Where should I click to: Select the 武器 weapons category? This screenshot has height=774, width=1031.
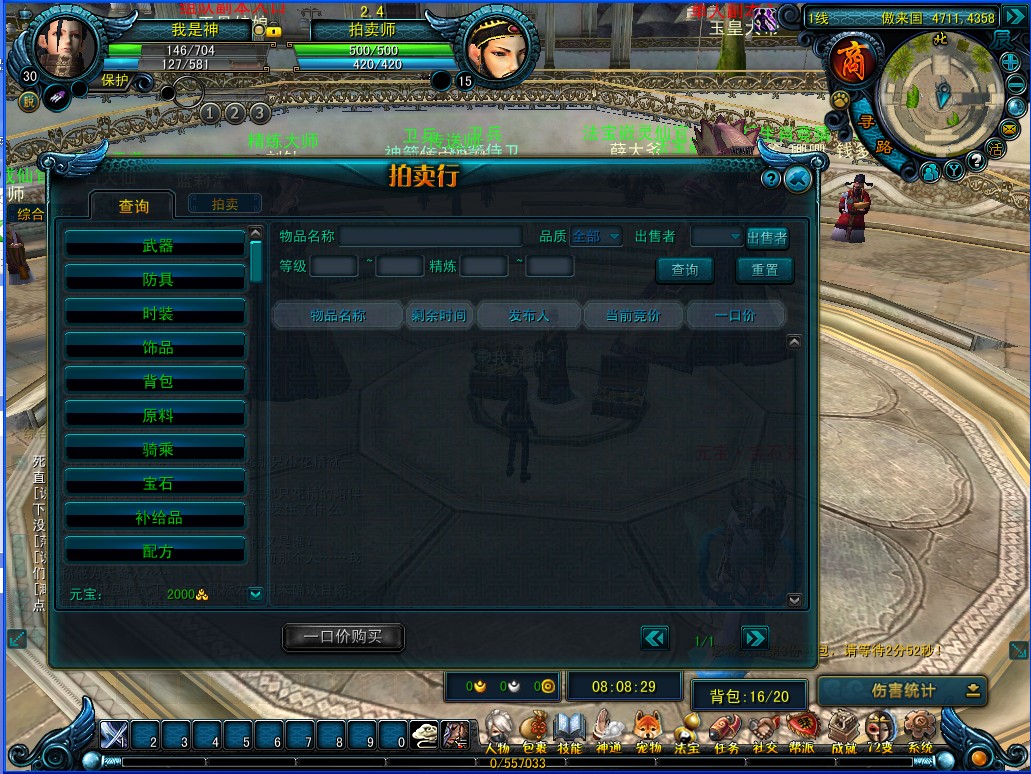[x=156, y=245]
